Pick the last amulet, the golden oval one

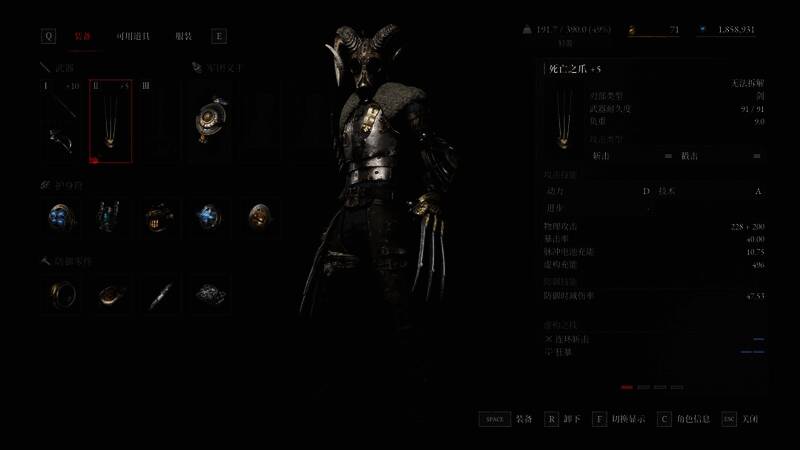(x=258, y=216)
